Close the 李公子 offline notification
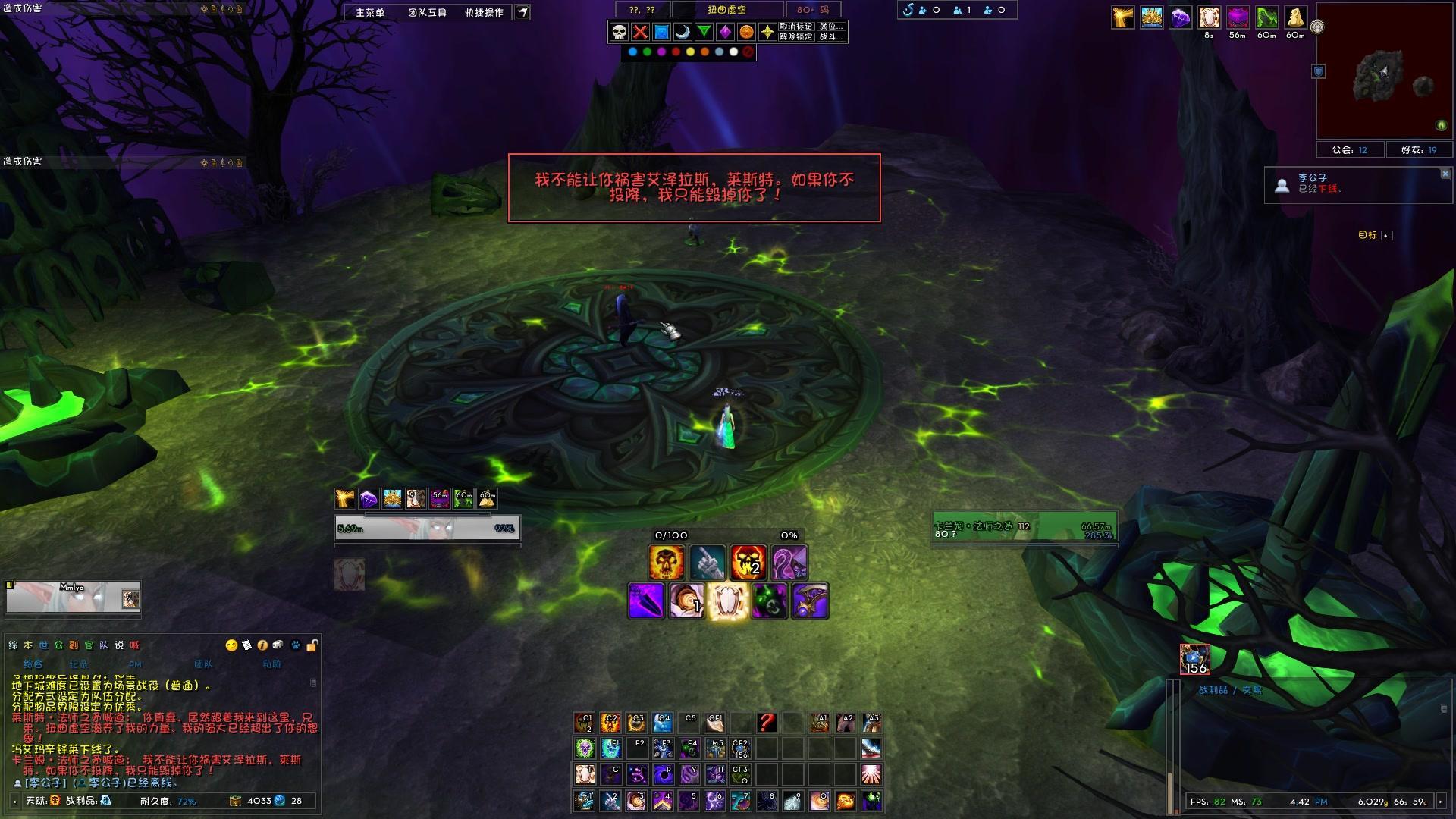1456x819 pixels. coord(1445,174)
